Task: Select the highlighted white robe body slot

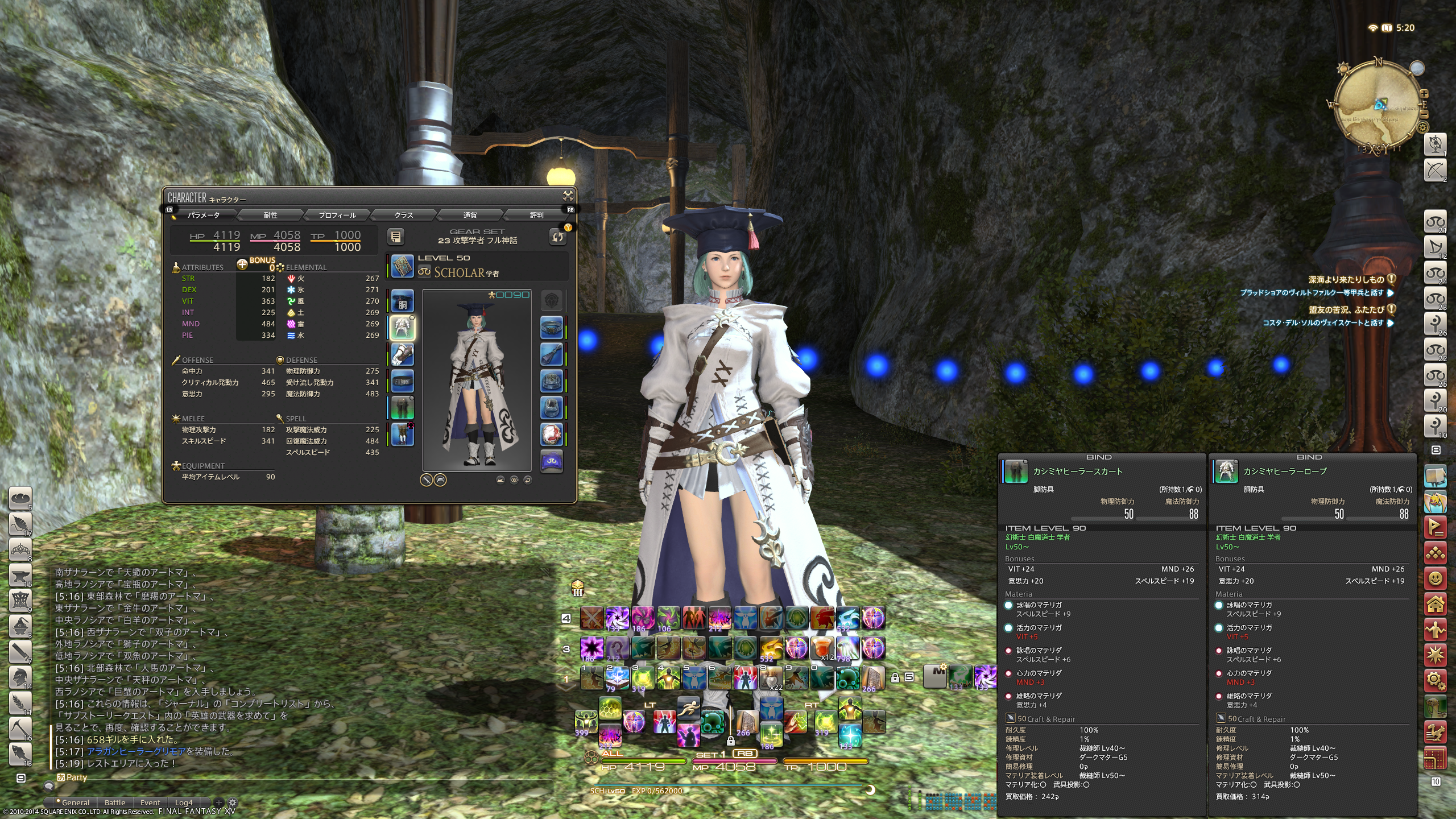Action: 403,328
